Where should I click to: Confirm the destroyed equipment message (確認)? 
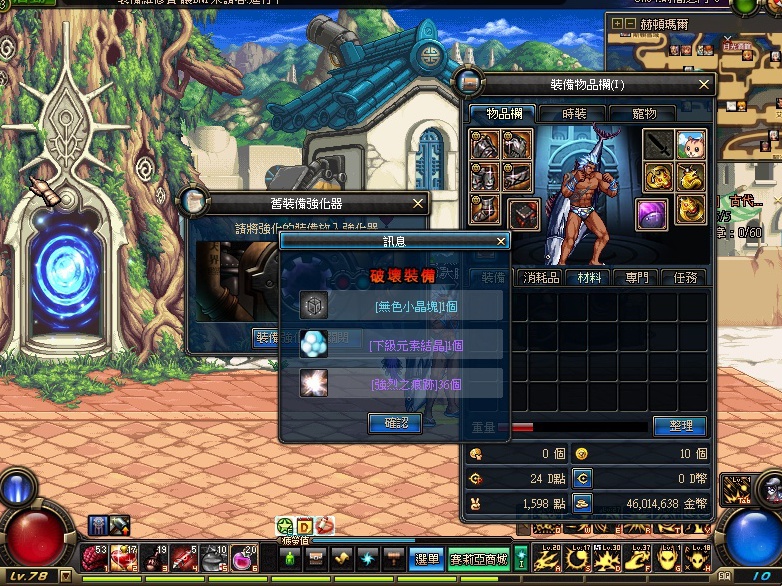tap(395, 423)
